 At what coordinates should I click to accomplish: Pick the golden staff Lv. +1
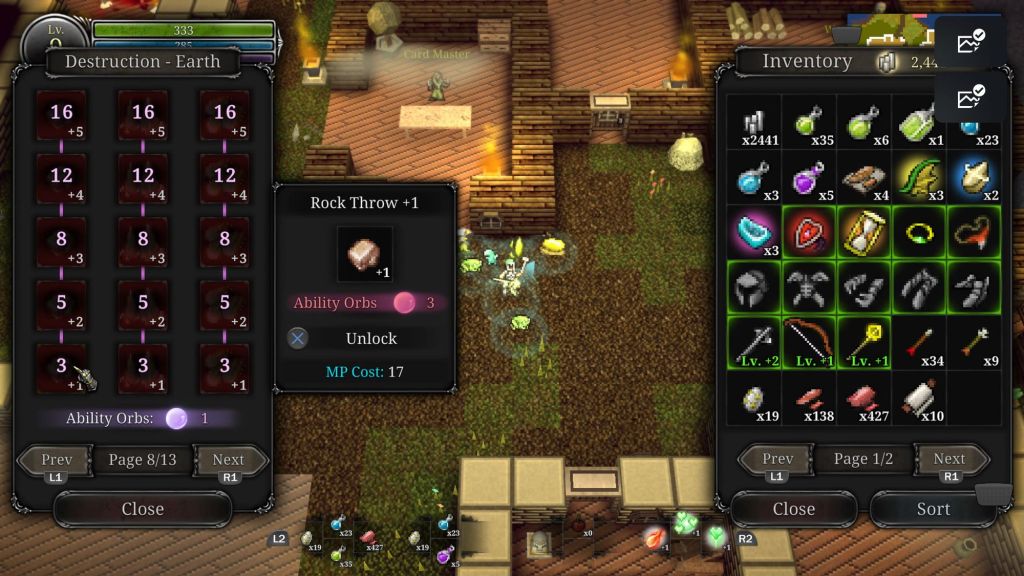pyautogui.click(x=863, y=343)
